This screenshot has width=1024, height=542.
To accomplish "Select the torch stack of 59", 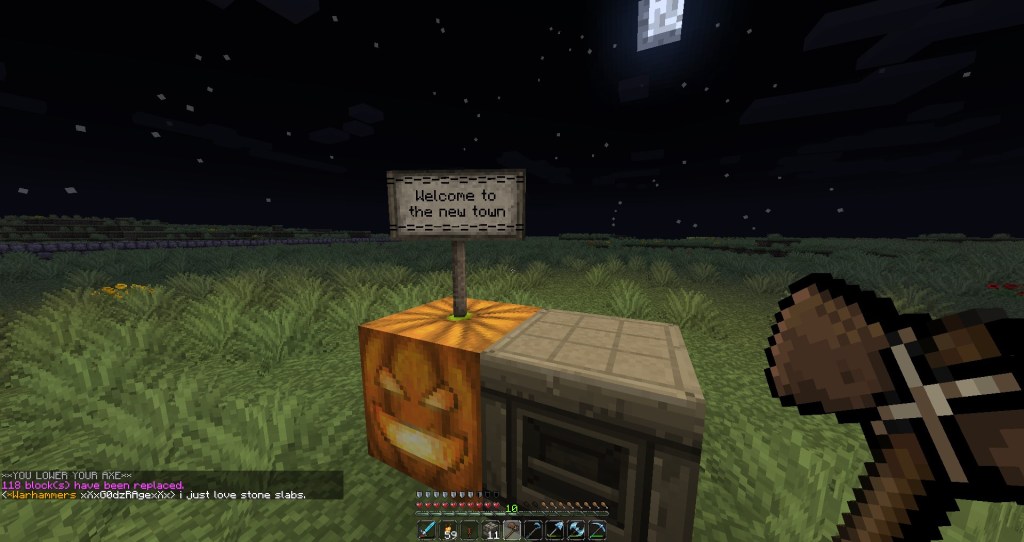I will [x=448, y=530].
